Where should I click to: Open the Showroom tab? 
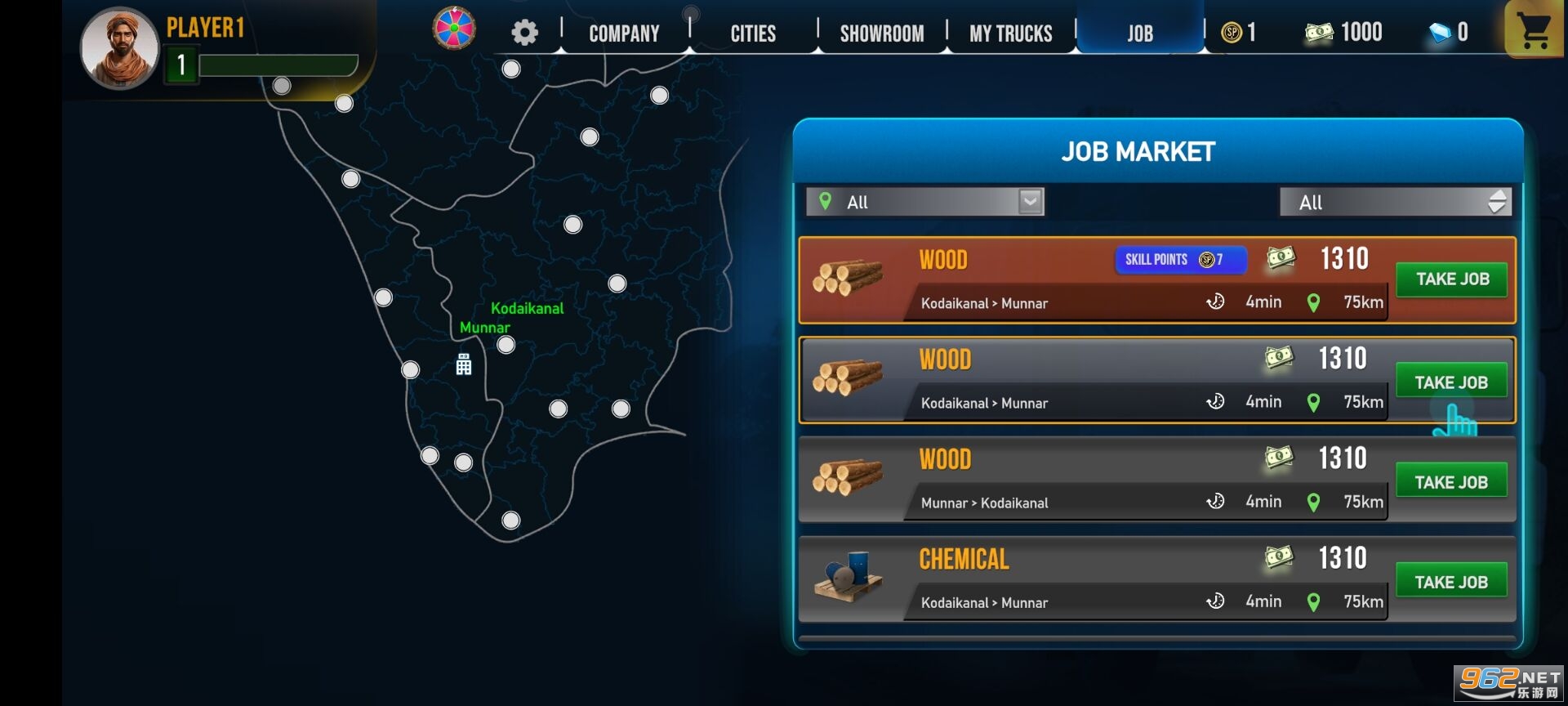(x=882, y=34)
